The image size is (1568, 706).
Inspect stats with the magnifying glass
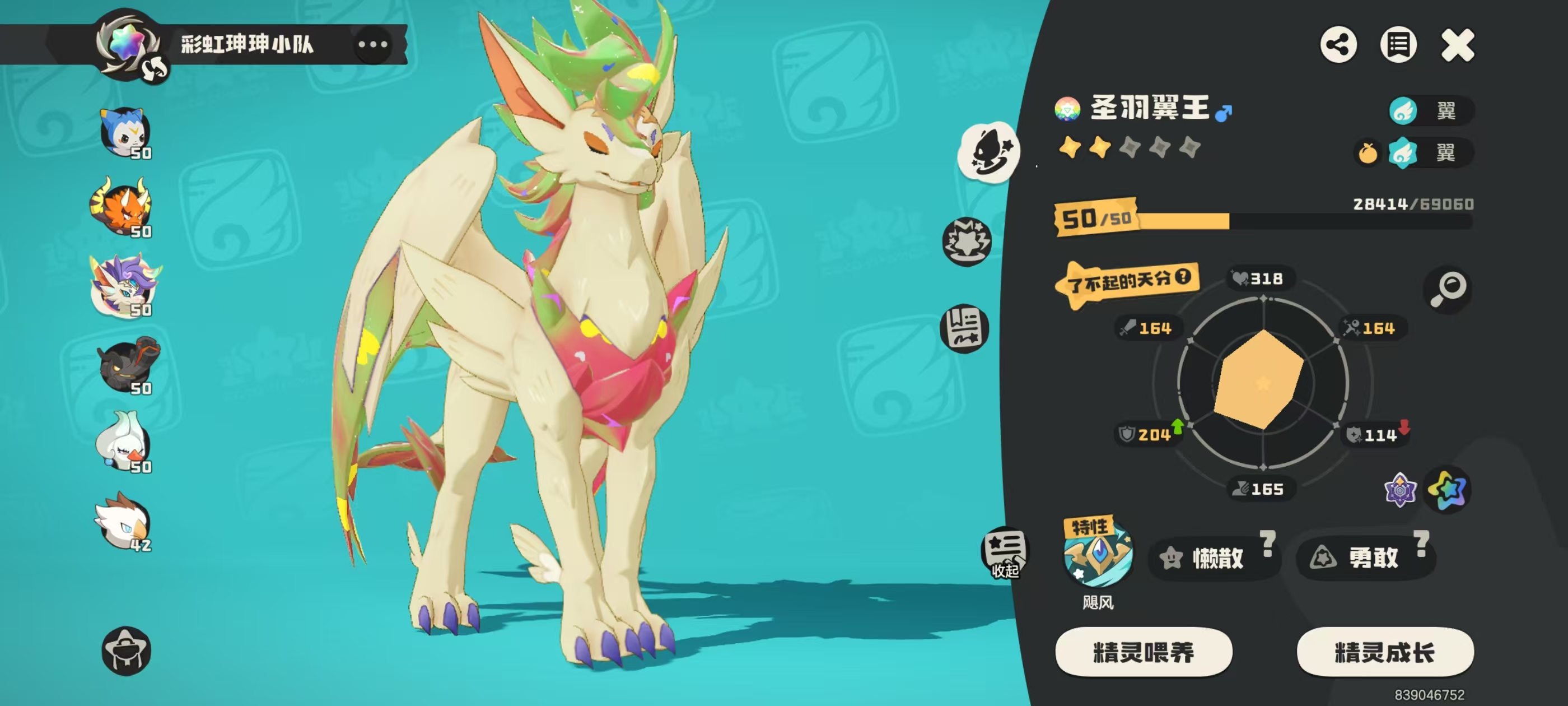(1448, 289)
